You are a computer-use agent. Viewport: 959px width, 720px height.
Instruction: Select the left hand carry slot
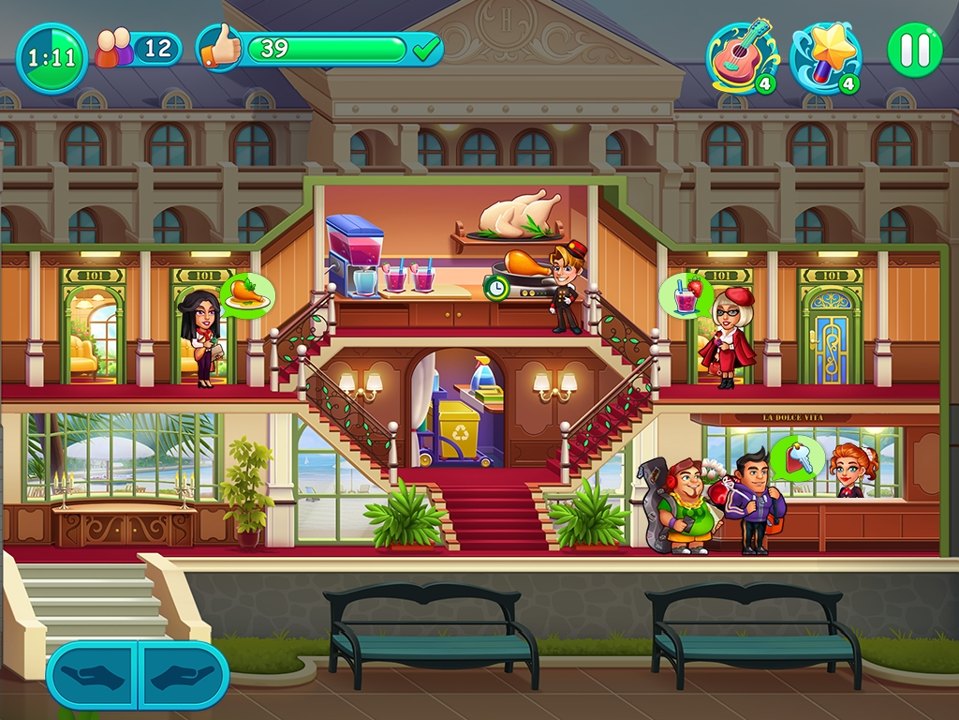coord(92,676)
